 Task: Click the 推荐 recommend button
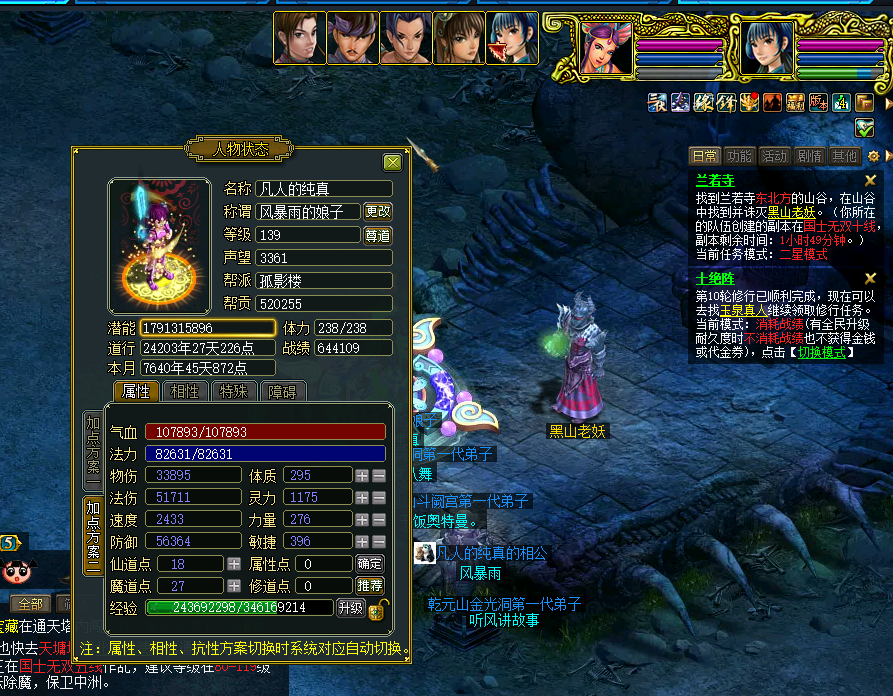click(x=369, y=586)
